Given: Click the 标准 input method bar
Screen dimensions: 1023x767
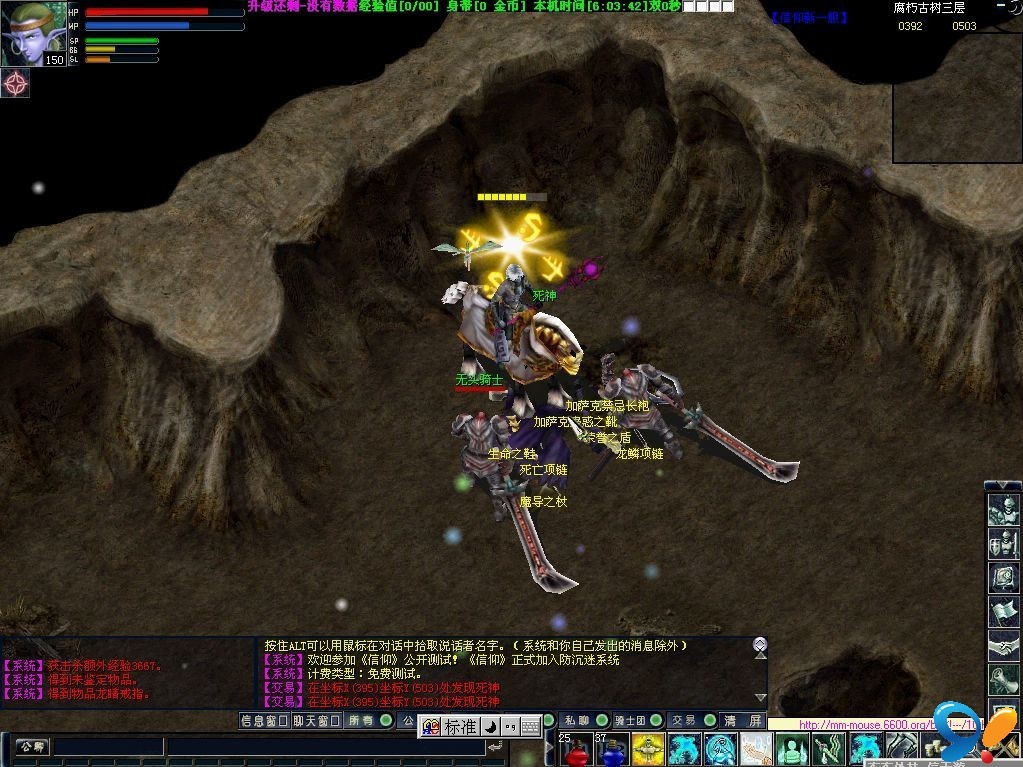Looking at the screenshot, I should 461,727.
